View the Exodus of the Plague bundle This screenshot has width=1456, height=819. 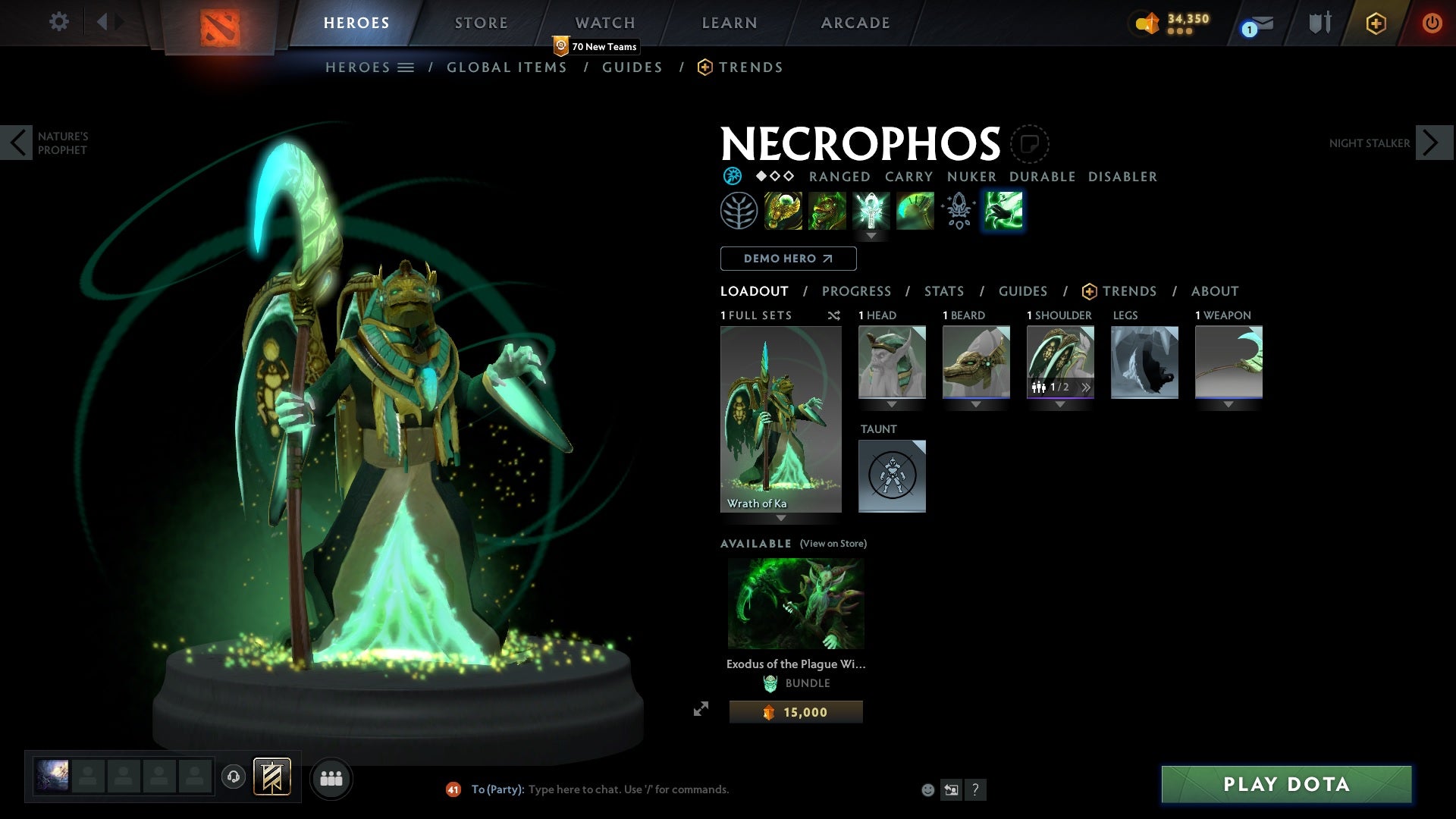click(795, 604)
